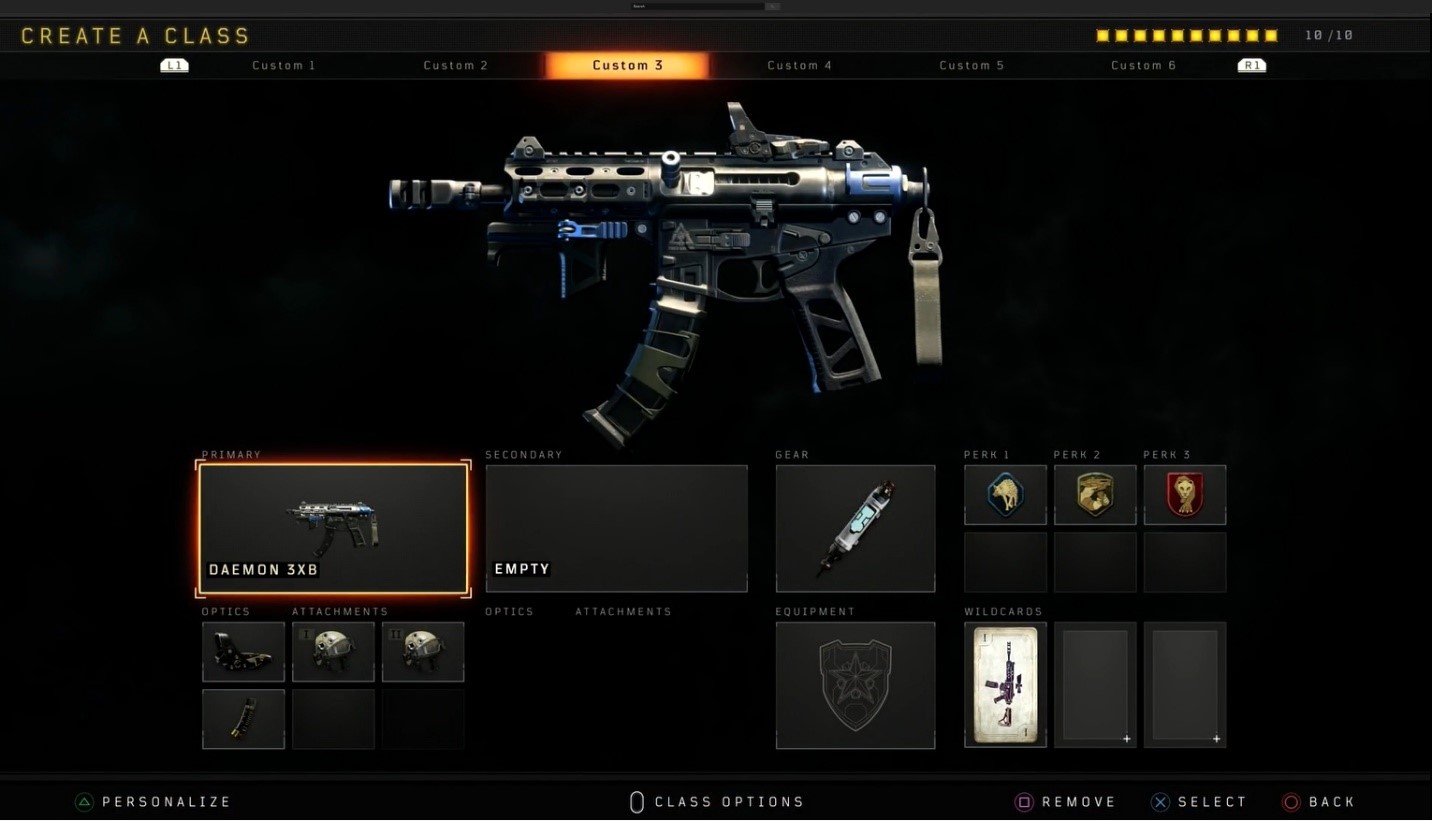The height and width of the screenshot is (821, 1432).
Task: Open the Equipment slot shield icon
Action: [x=855, y=684]
